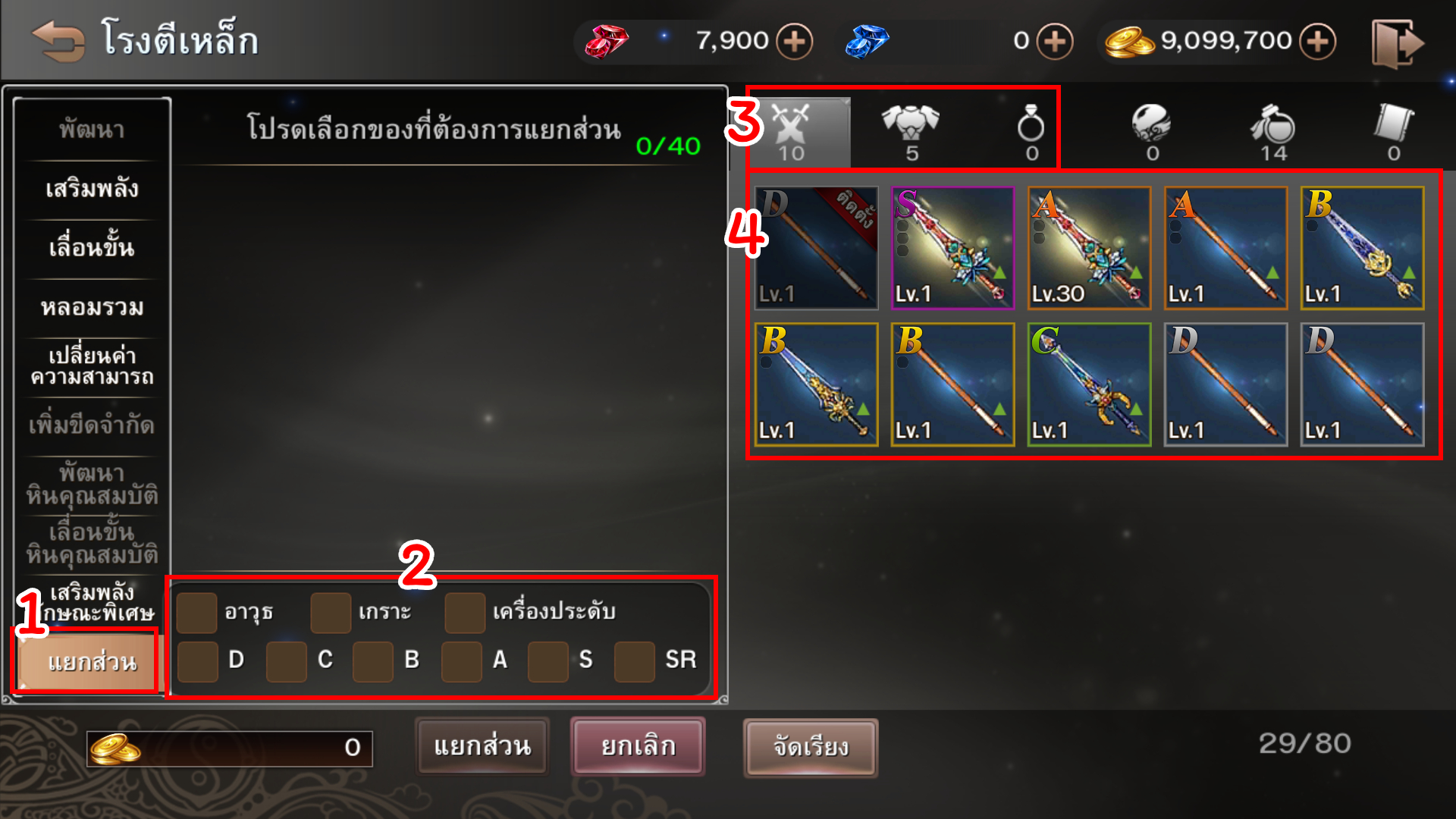This screenshot has width=1456, height=819.
Task: Select the เลื่อนขั้น menu entry
Action: click(92, 248)
